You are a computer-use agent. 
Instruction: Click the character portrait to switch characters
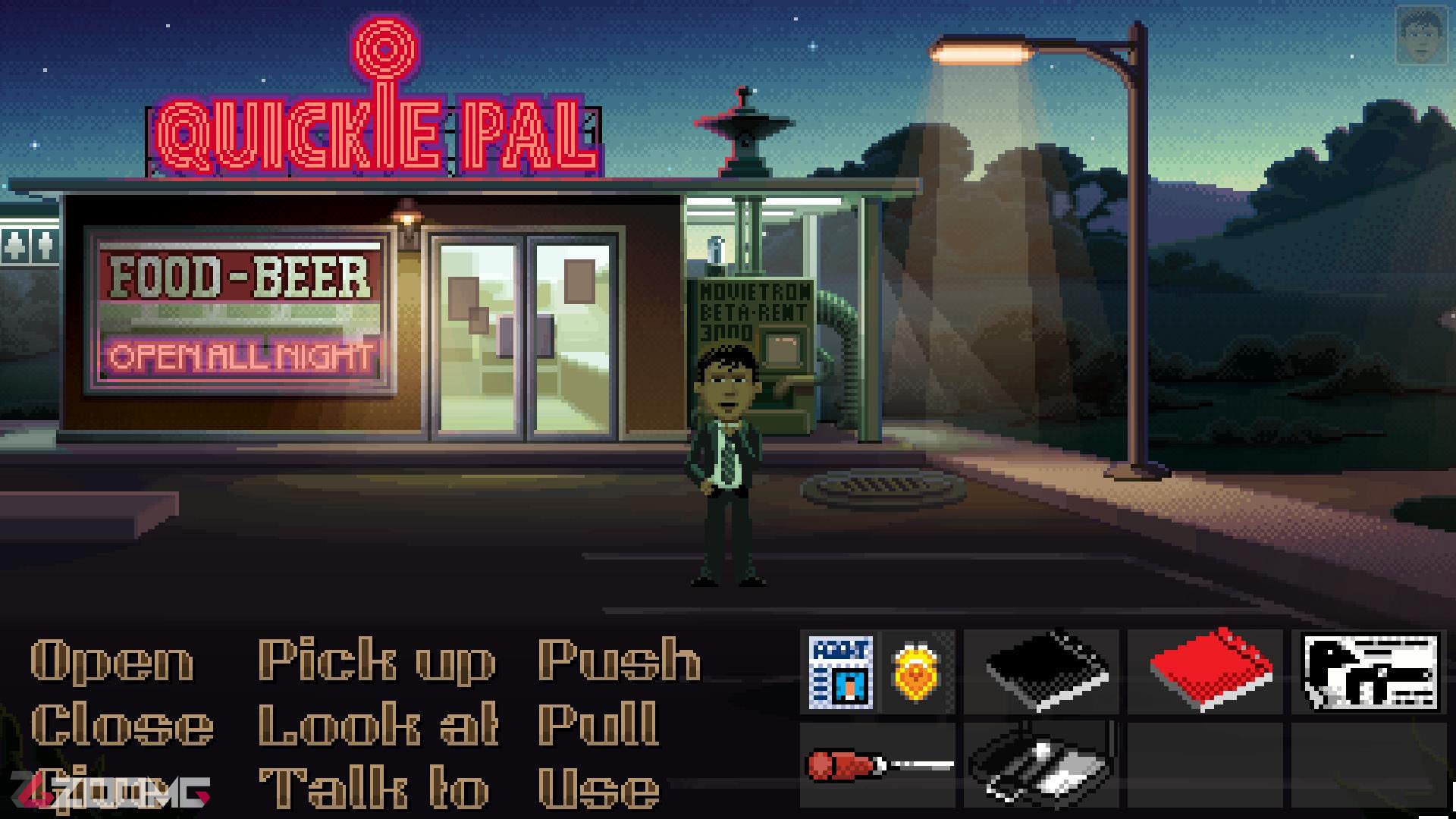[x=1420, y=36]
